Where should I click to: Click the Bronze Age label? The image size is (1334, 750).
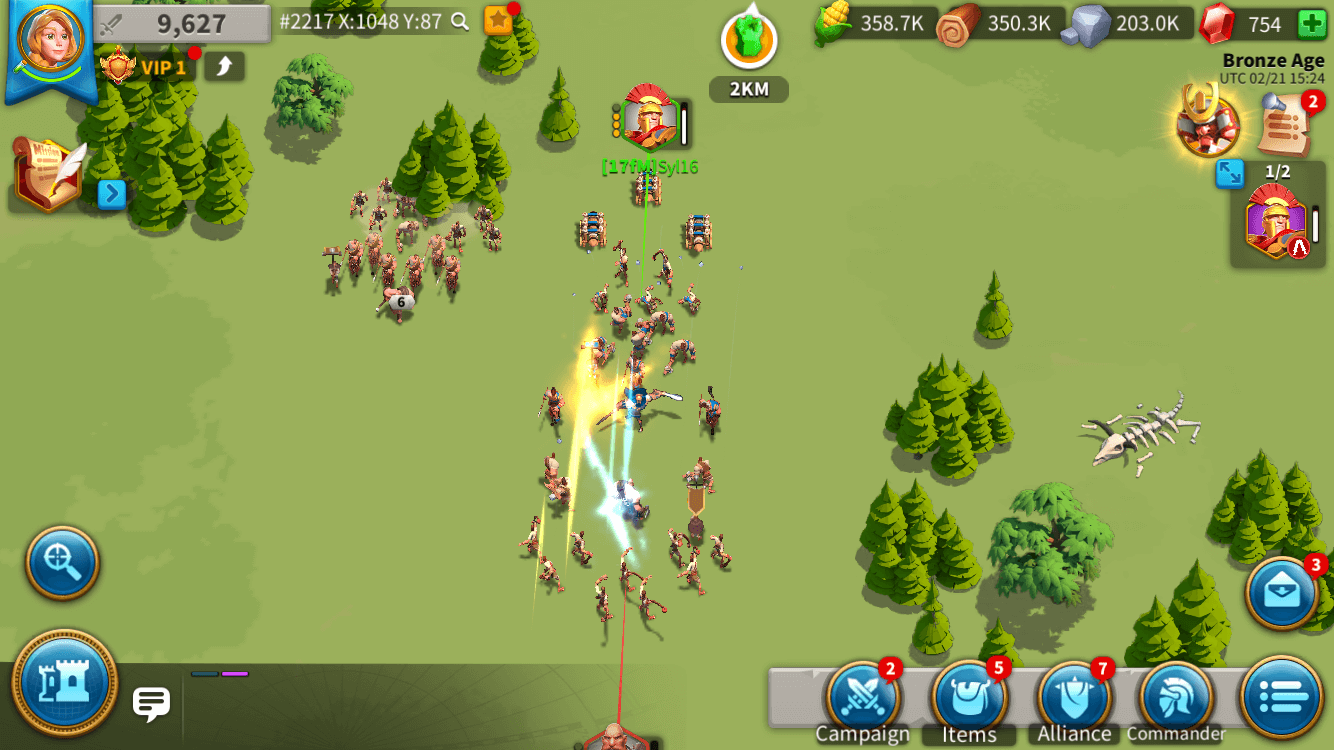click(1272, 60)
